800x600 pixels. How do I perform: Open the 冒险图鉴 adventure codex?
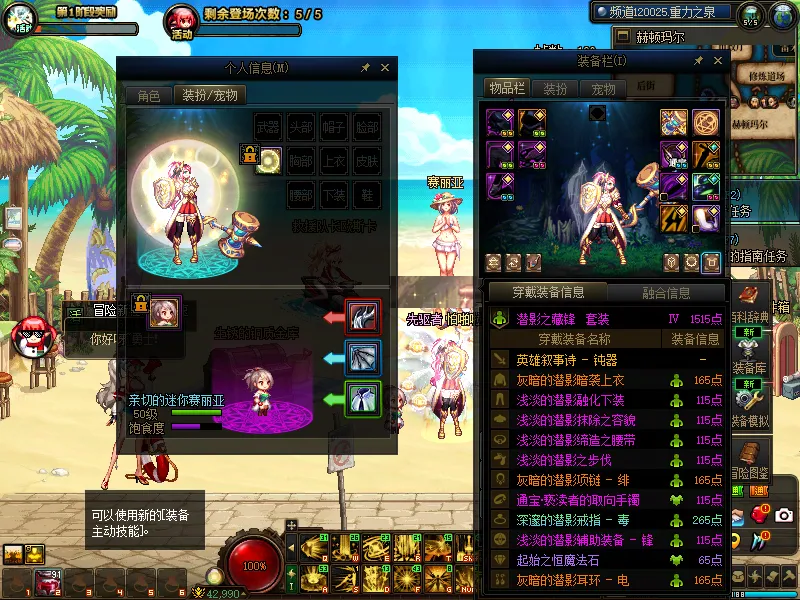pyautogui.click(x=750, y=460)
